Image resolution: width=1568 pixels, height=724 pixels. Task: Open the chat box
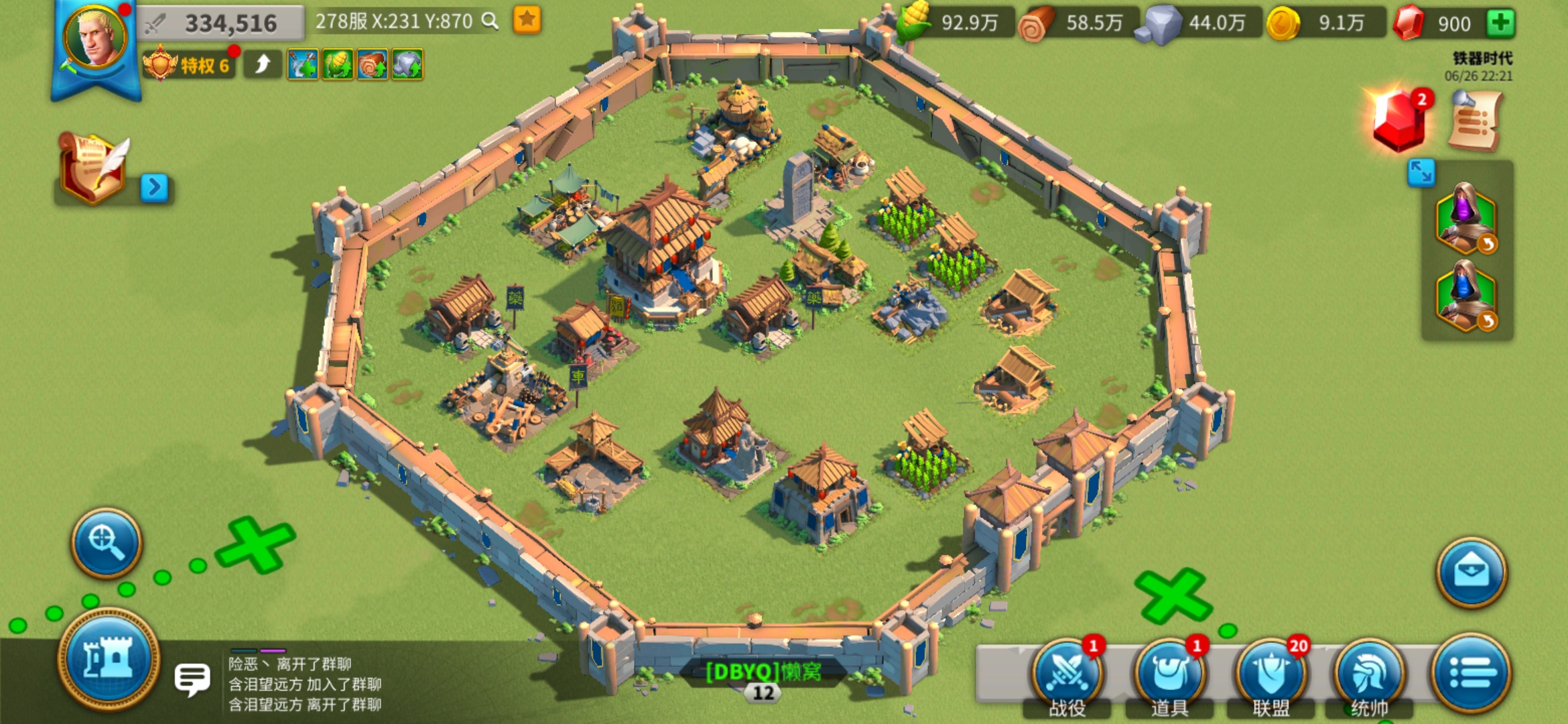[x=193, y=678]
